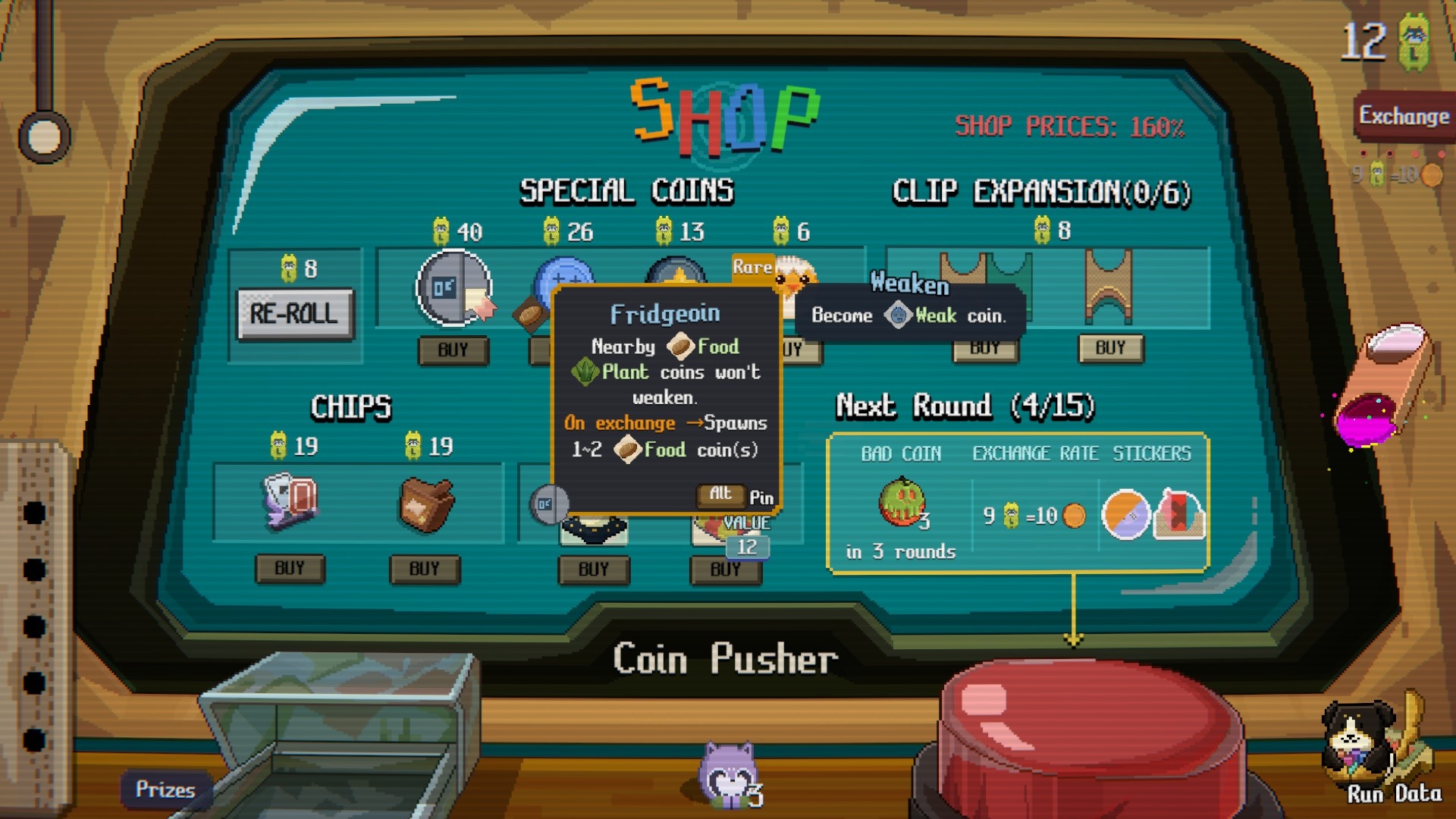Inspect the orange and purple round sticker

coord(1125,515)
